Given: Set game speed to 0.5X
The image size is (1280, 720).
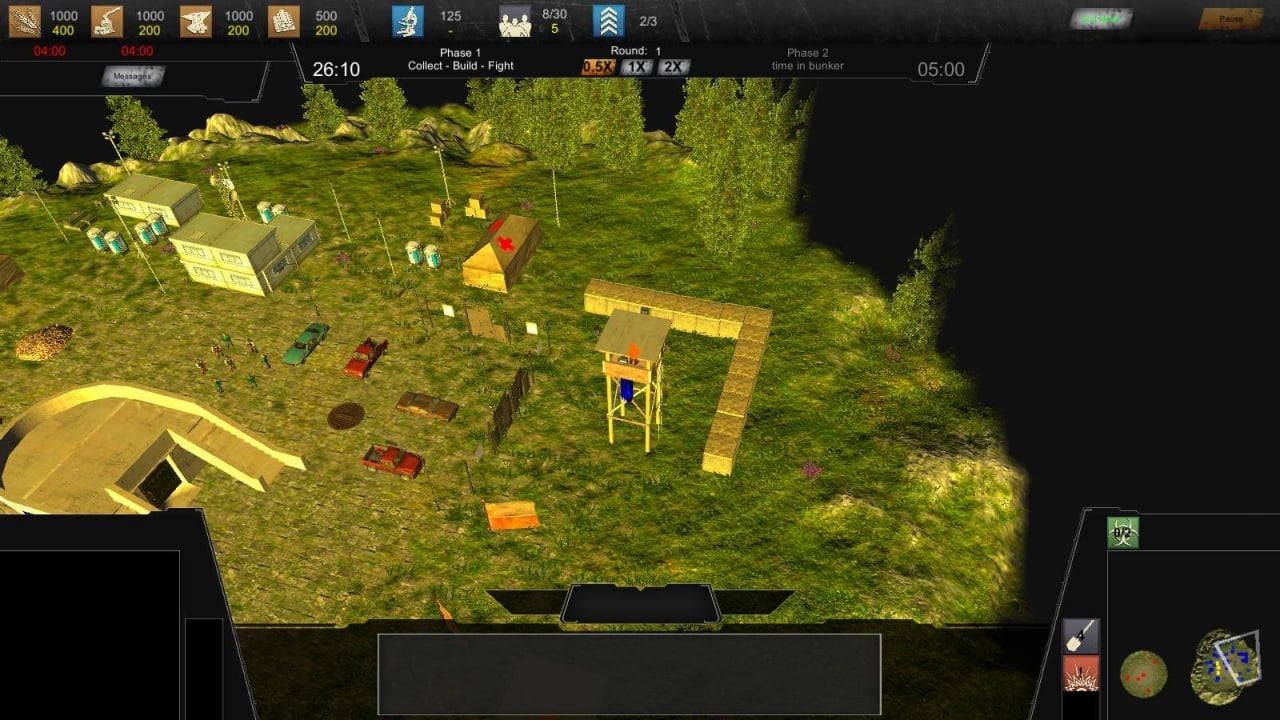Looking at the screenshot, I should tap(598, 67).
